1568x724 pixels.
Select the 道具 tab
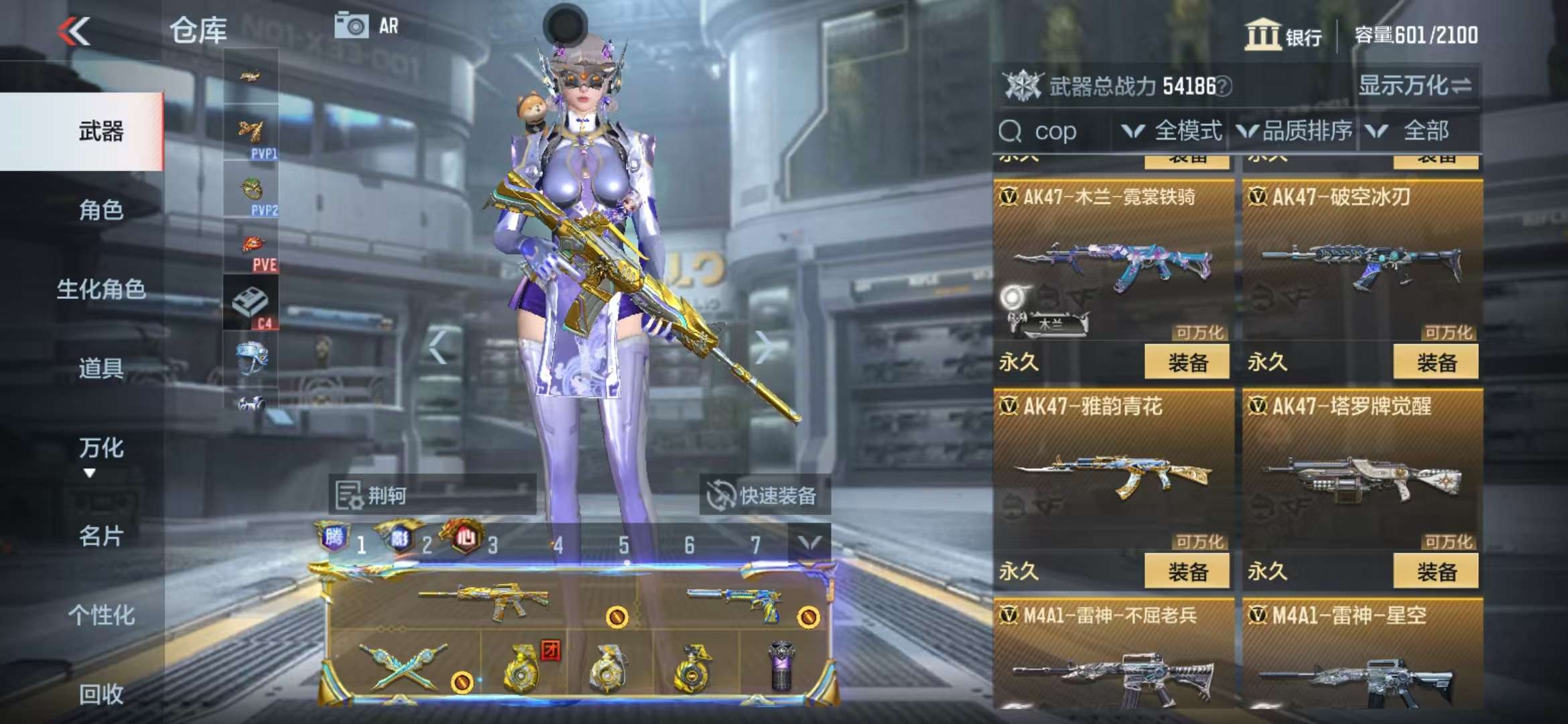pos(101,368)
